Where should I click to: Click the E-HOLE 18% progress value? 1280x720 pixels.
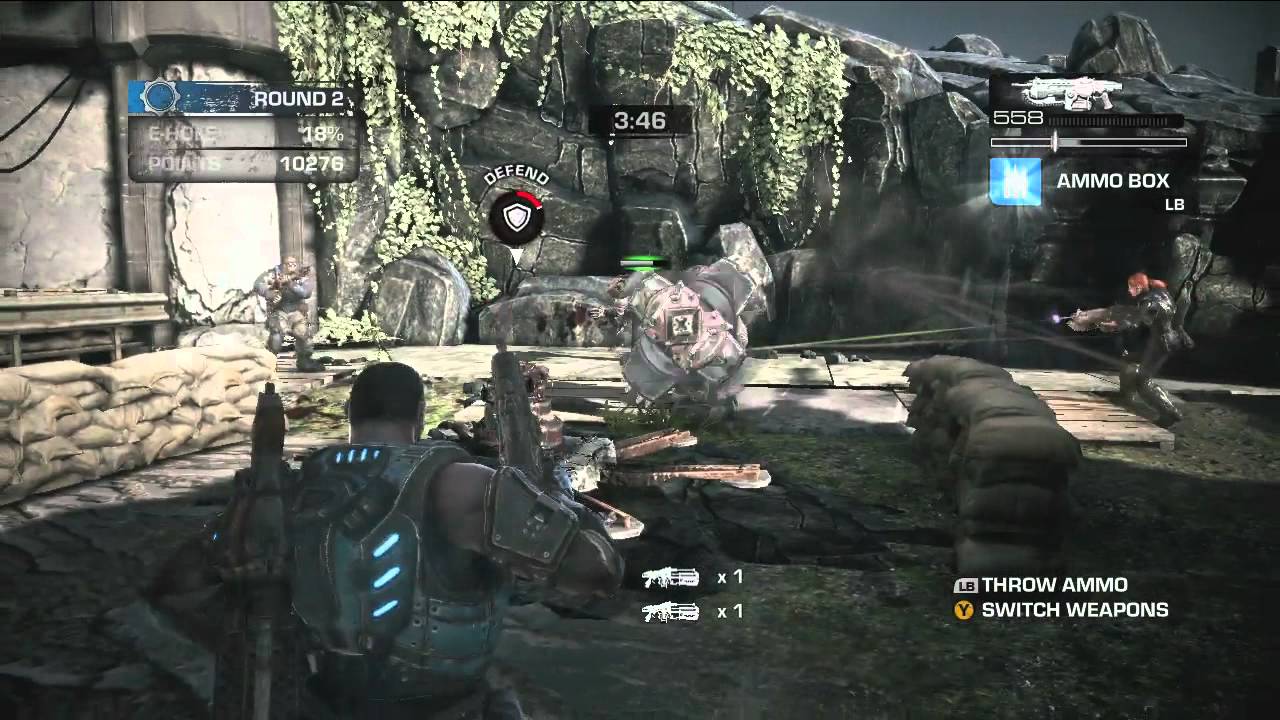321,131
